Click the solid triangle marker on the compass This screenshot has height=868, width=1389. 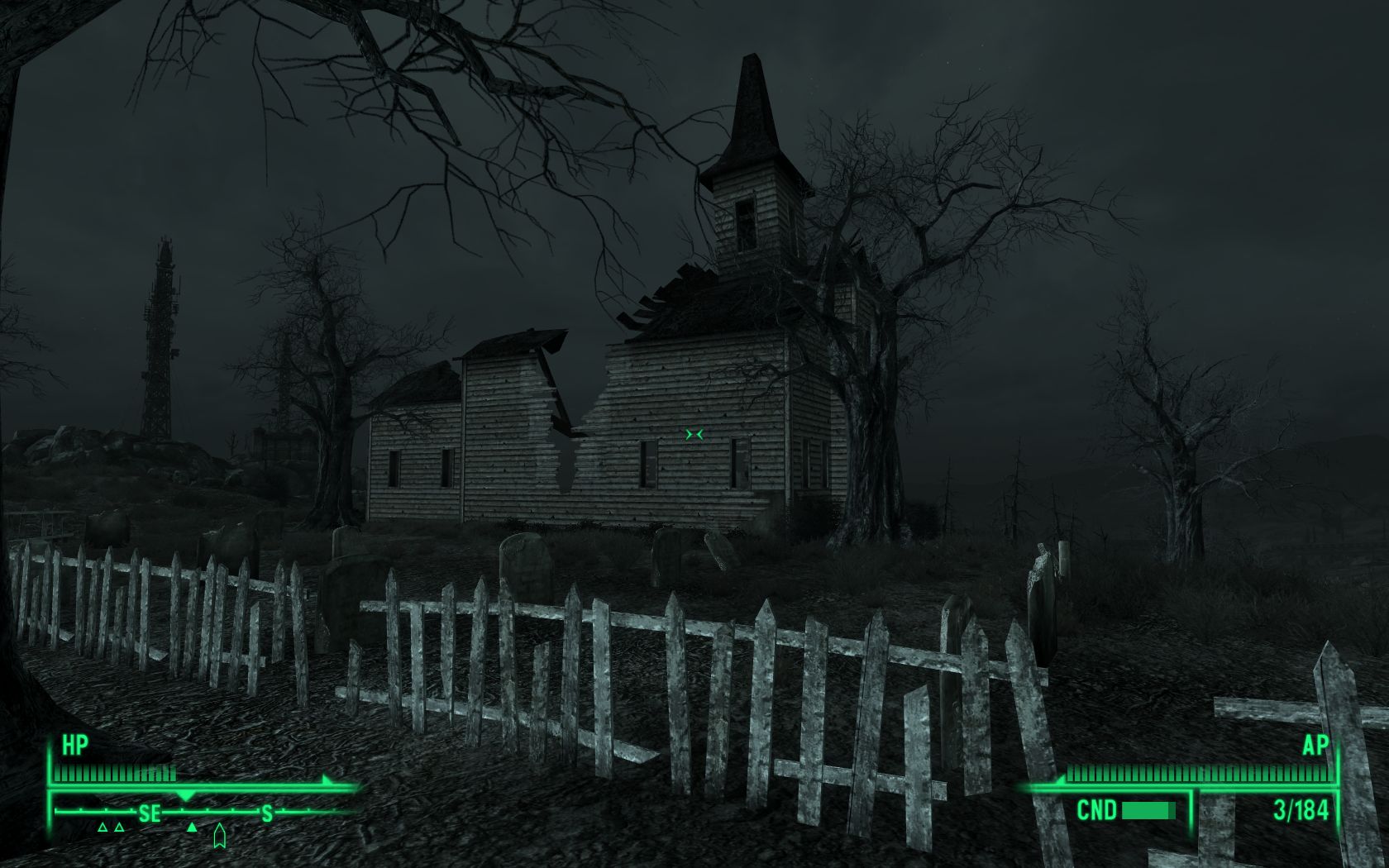tap(192, 827)
